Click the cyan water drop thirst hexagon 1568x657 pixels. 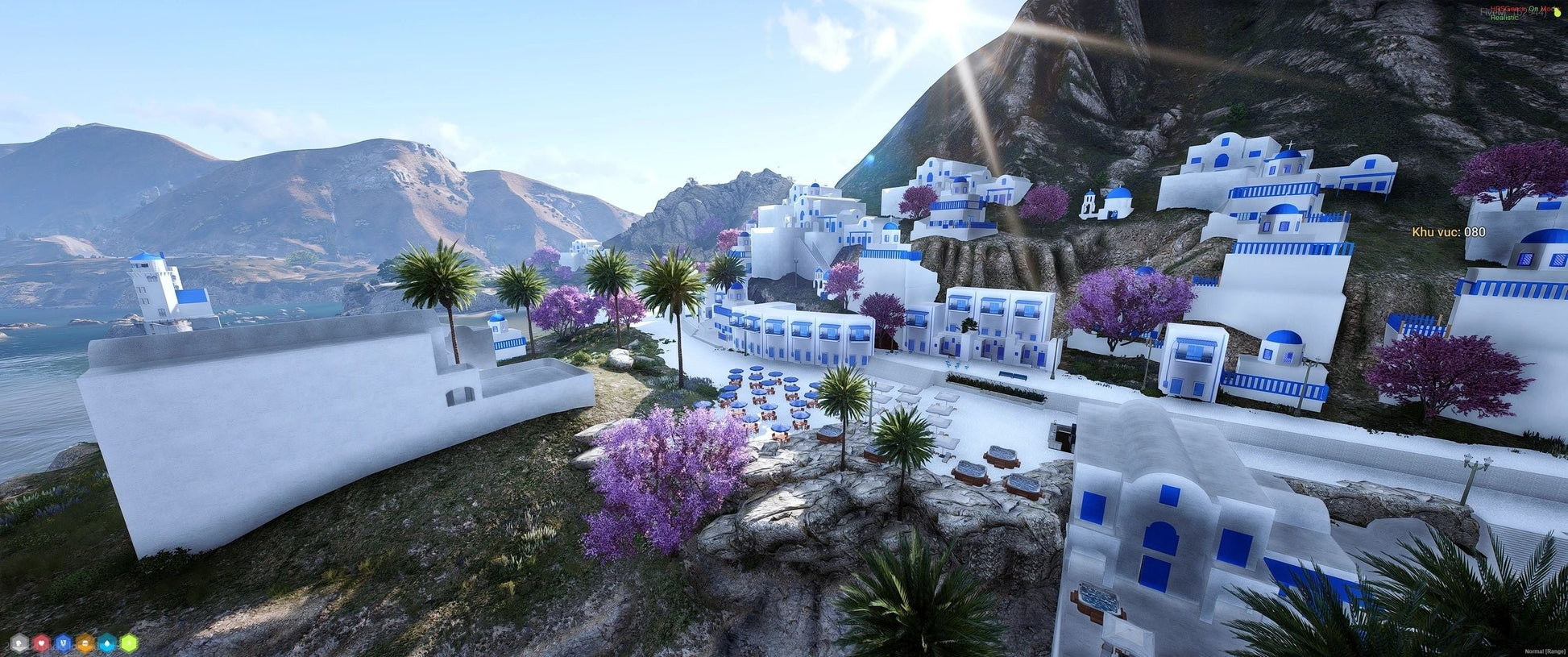pos(106,643)
